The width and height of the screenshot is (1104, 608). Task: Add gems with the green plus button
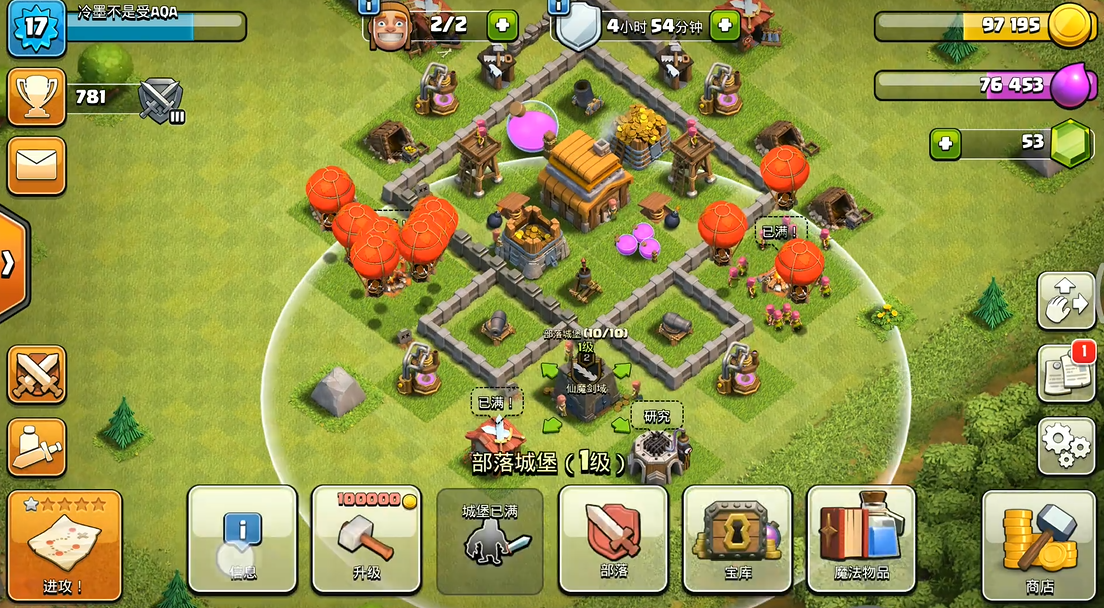pyautogui.click(x=945, y=144)
